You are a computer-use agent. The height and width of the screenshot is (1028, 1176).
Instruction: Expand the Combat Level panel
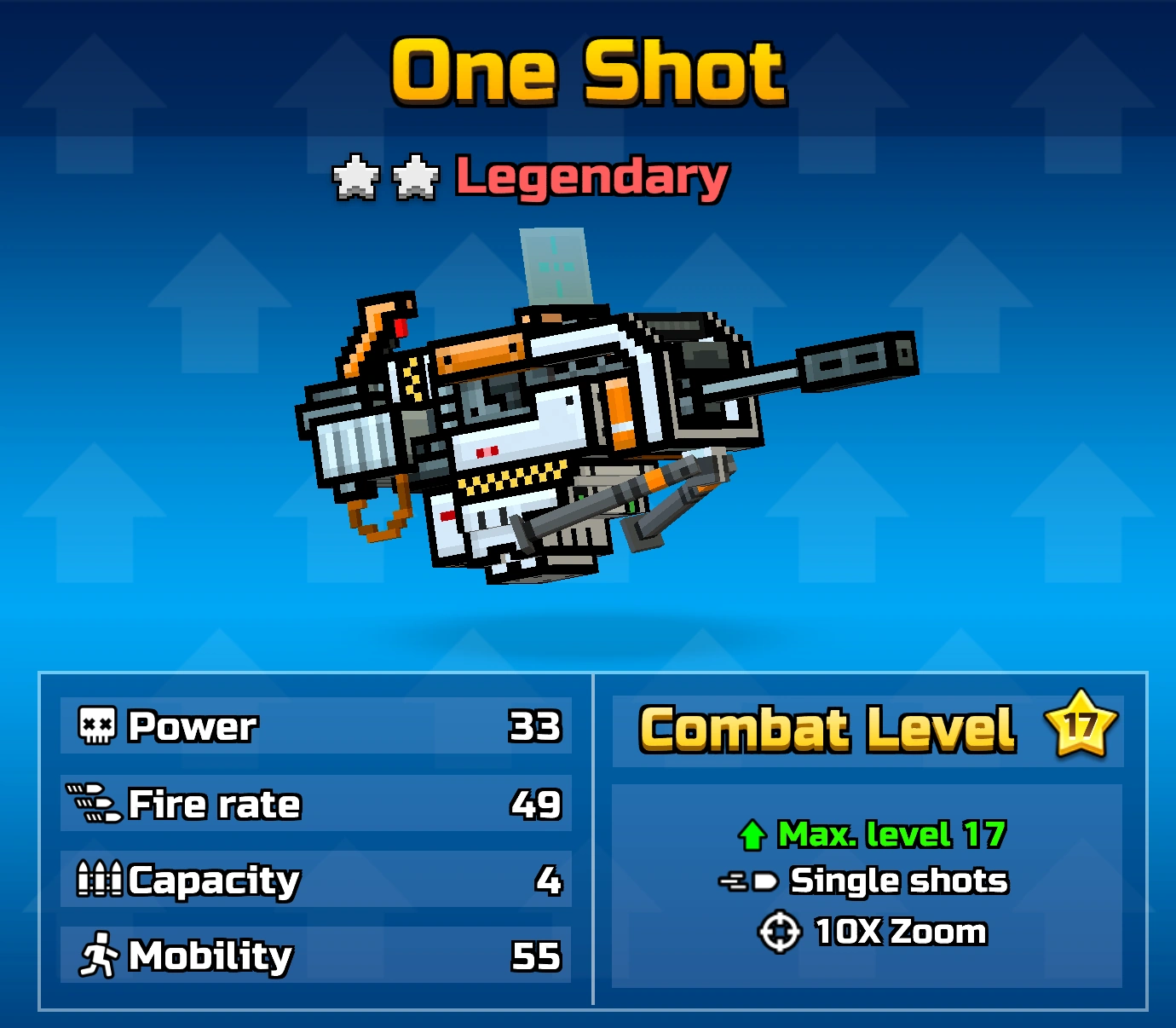[869, 729]
